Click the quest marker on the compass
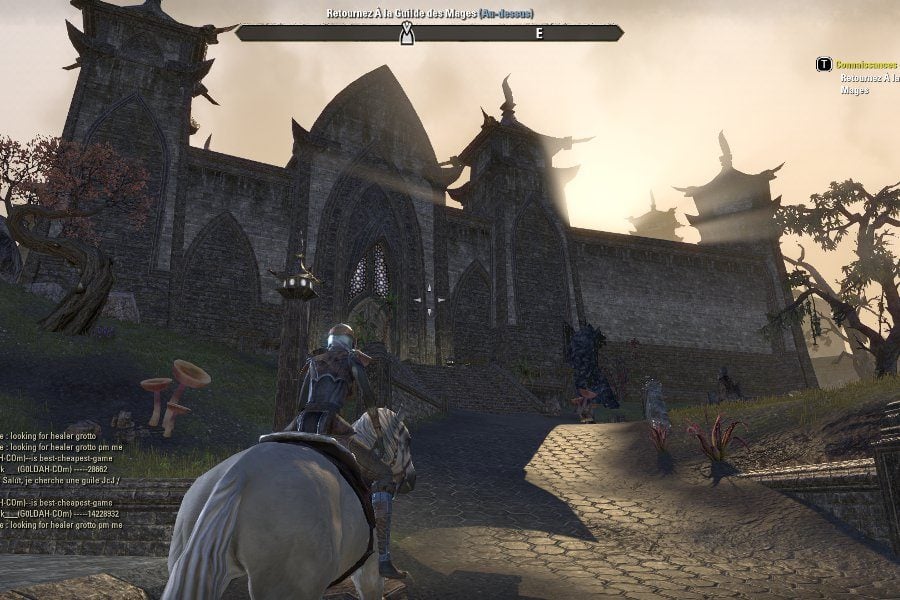 click(x=407, y=34)
